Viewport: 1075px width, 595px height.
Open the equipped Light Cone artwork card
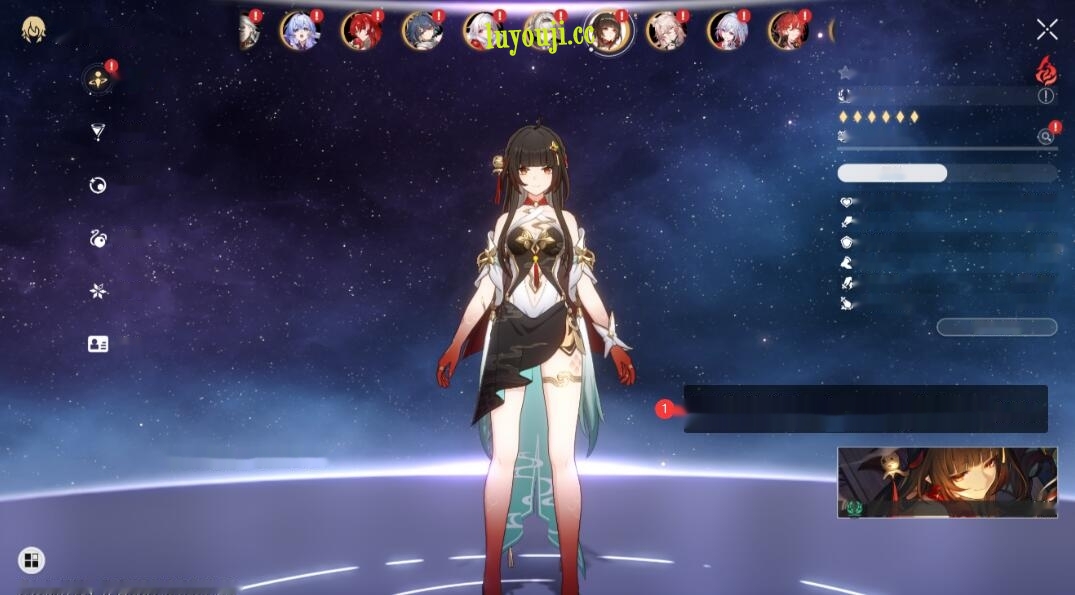tap(947, 482)
